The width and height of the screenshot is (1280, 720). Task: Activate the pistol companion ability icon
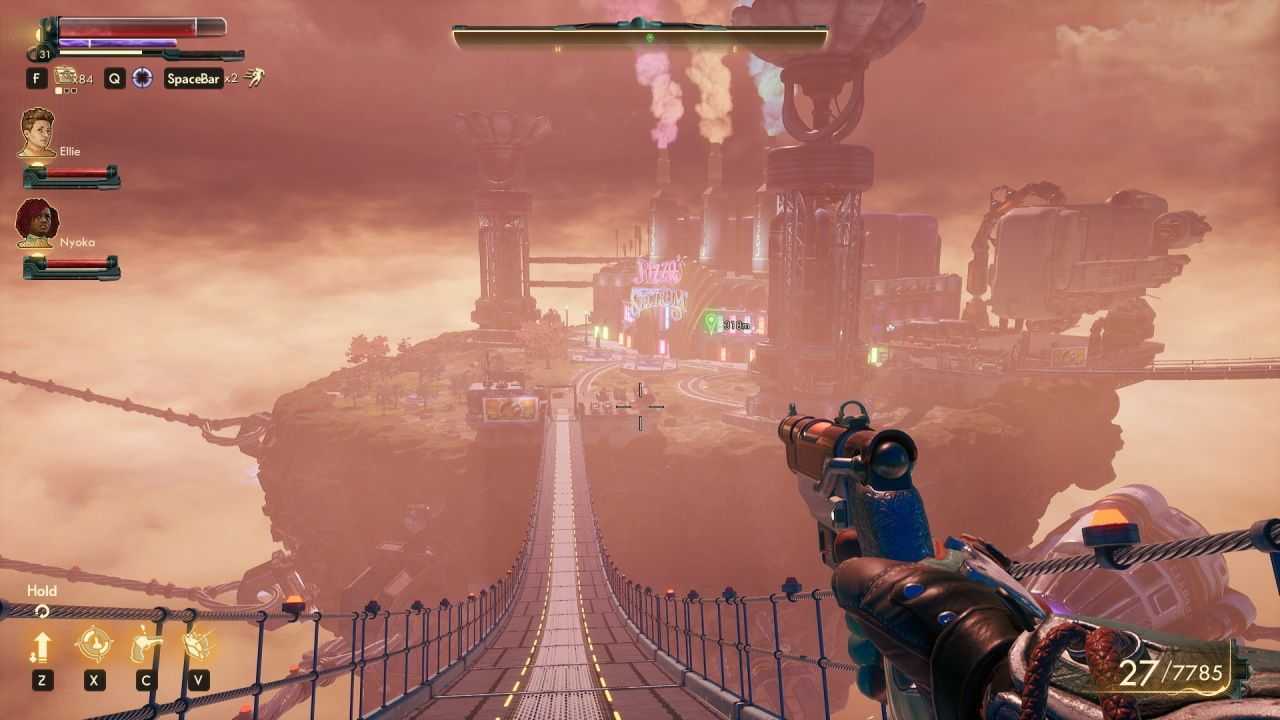point(146,645)
